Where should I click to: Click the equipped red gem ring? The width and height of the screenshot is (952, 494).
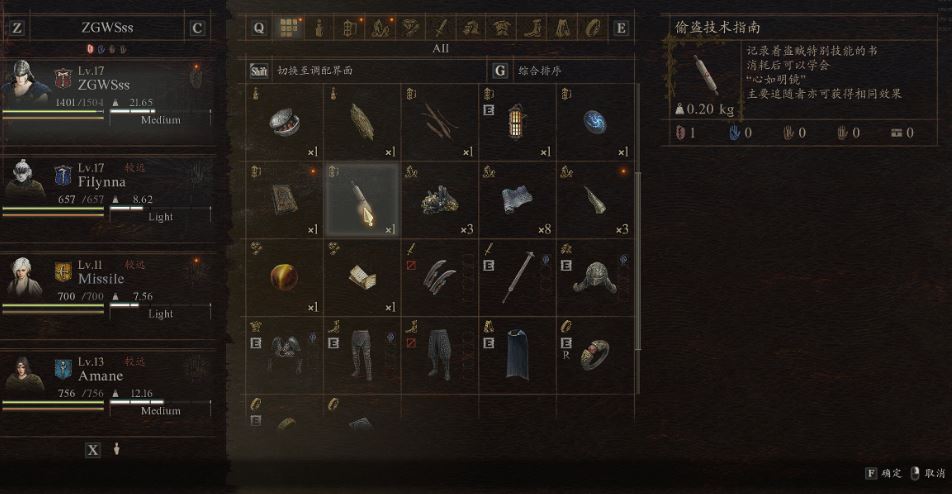[595, 355]
